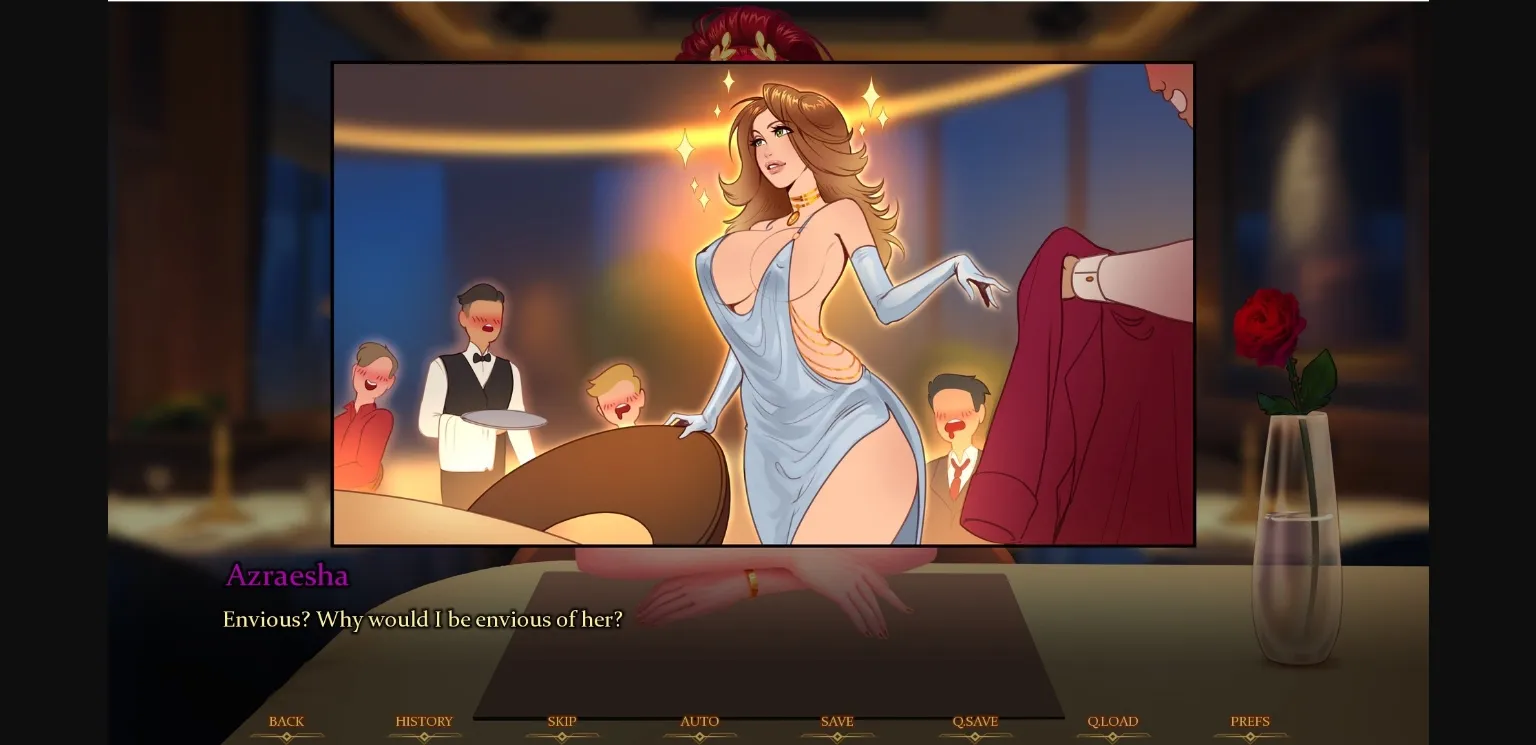Click the diamond ornament beneath SAVE
The width and height of the screenshot is (1536, 745).
[838, 735]
